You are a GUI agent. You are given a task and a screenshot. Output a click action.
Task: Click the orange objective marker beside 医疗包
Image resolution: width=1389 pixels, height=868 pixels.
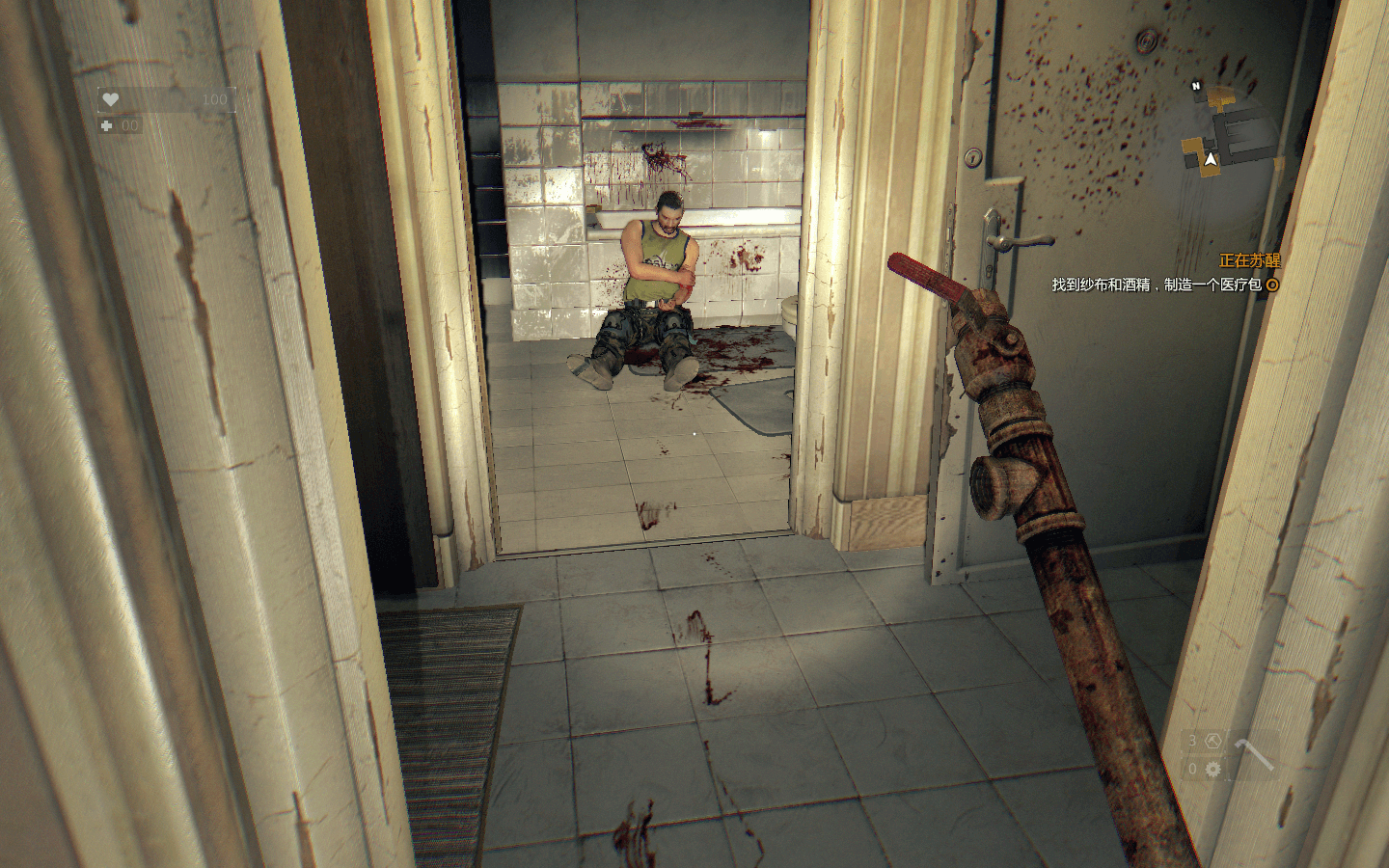[x=1272, y=285]
